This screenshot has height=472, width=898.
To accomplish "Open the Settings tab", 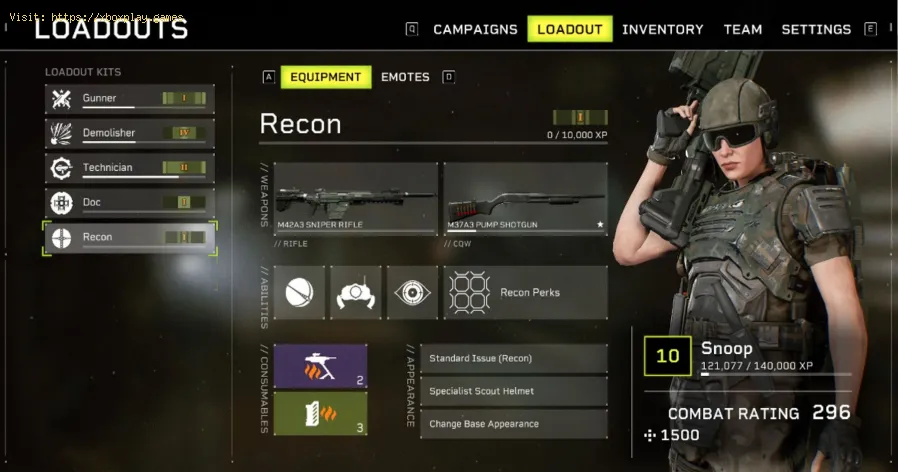I will coord(816,29).
